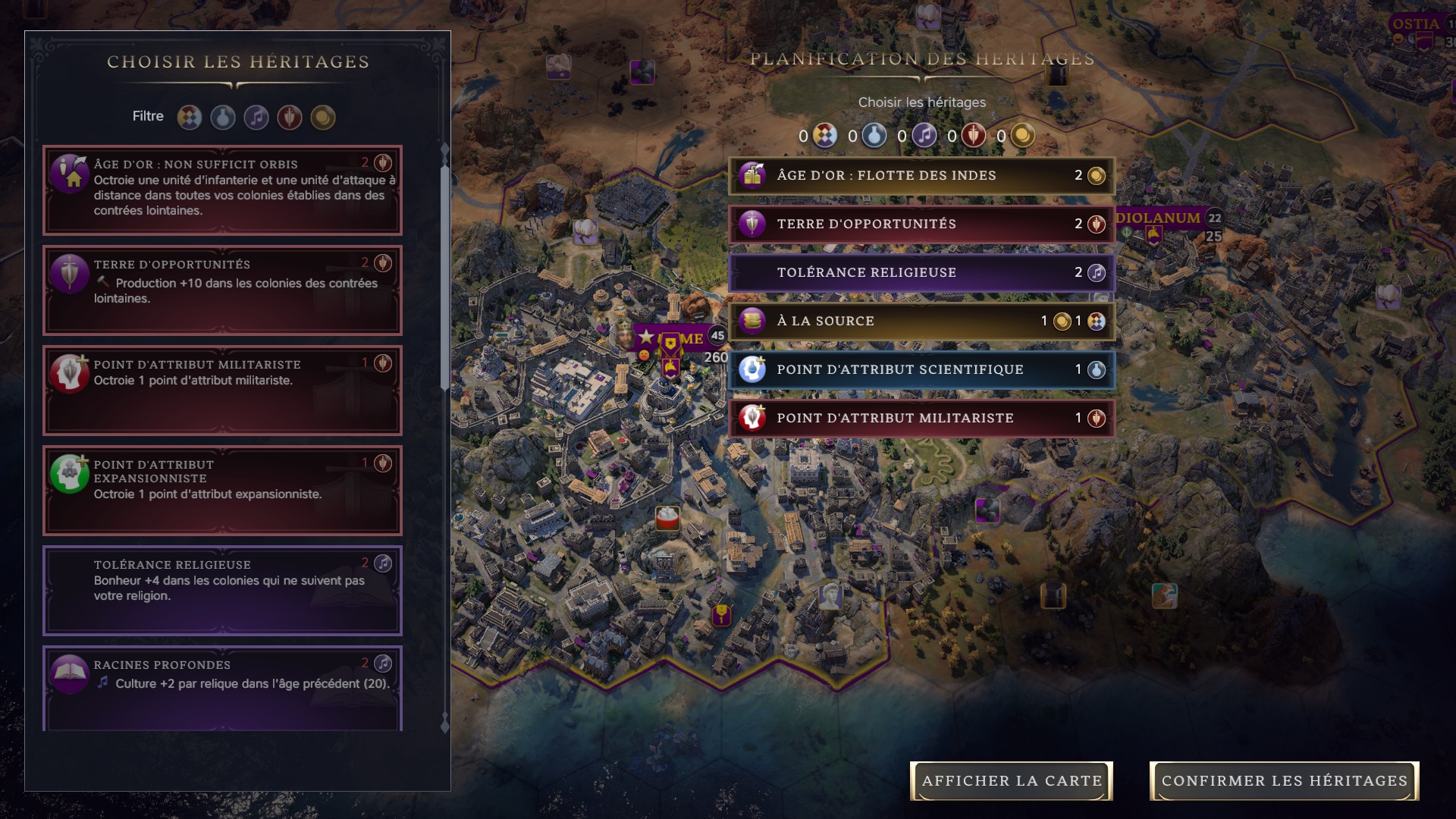Filter legacies by the red military shield icon
Image resolution: width=1456 pixels, height=819 pixels.
click(x=290, y=117)
